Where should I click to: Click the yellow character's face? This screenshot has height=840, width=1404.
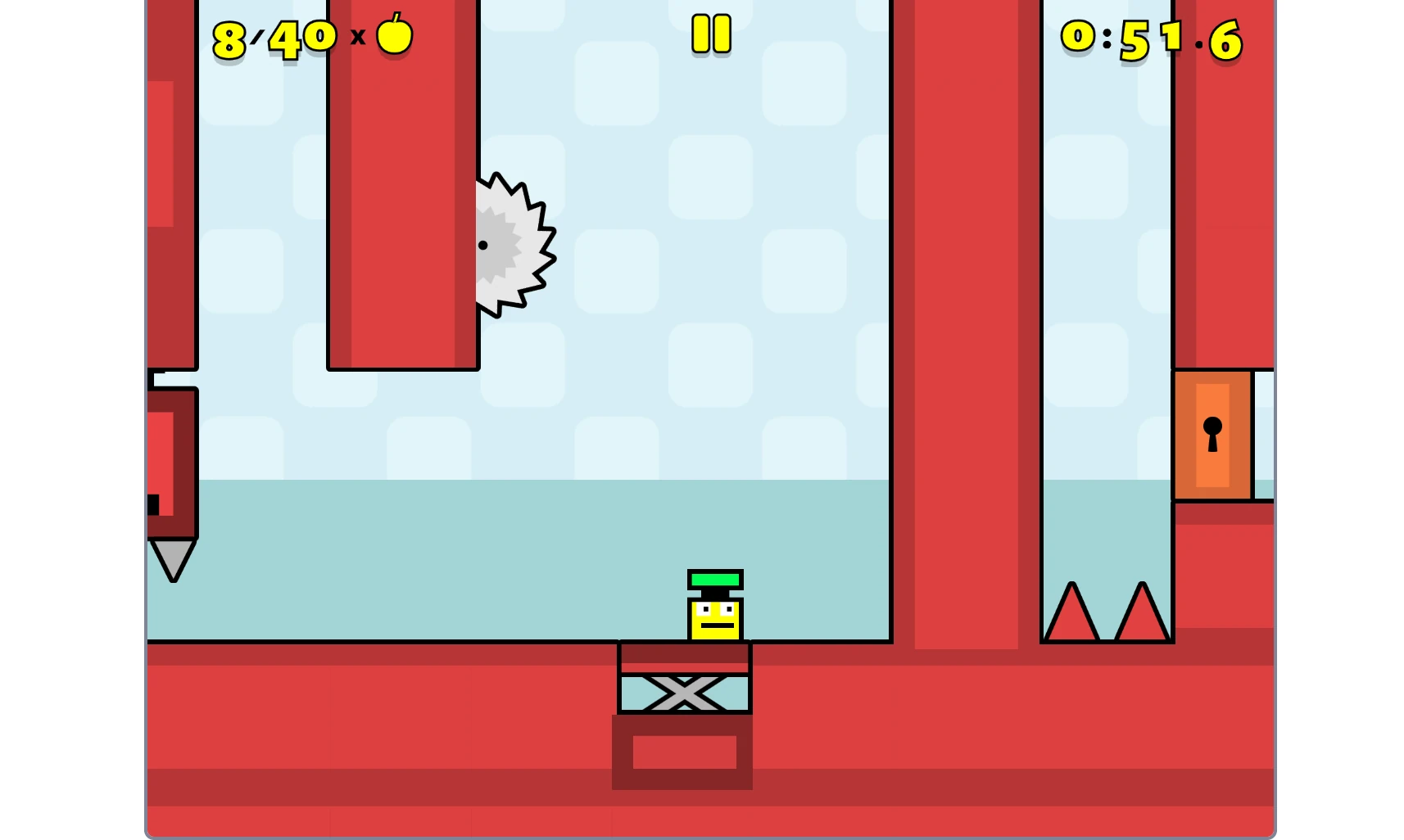(x=713, y=619)
